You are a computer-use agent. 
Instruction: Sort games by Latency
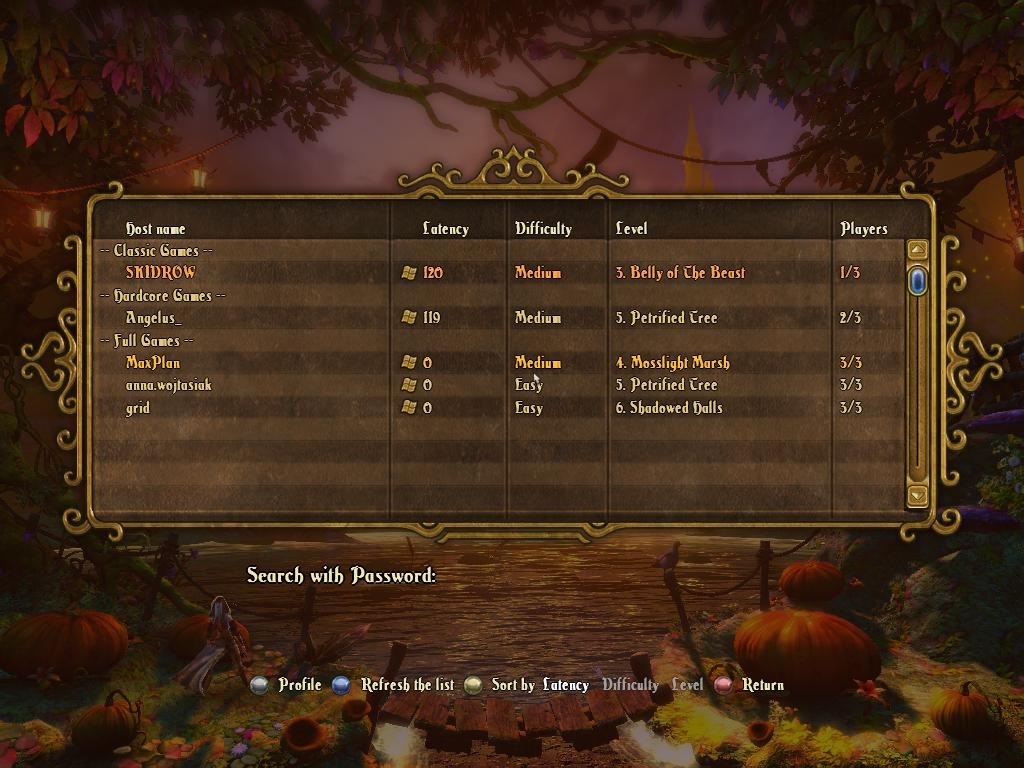click(565, 685)
